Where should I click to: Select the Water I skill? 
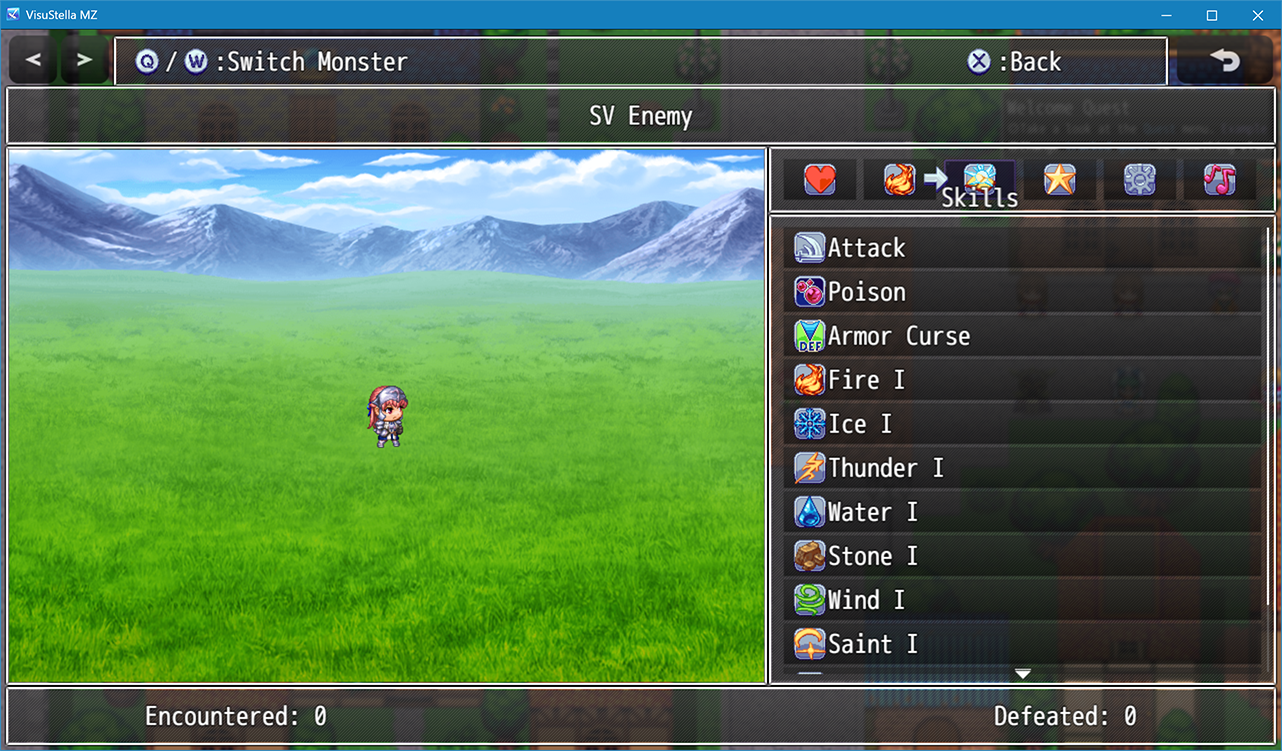[1020, 512]
